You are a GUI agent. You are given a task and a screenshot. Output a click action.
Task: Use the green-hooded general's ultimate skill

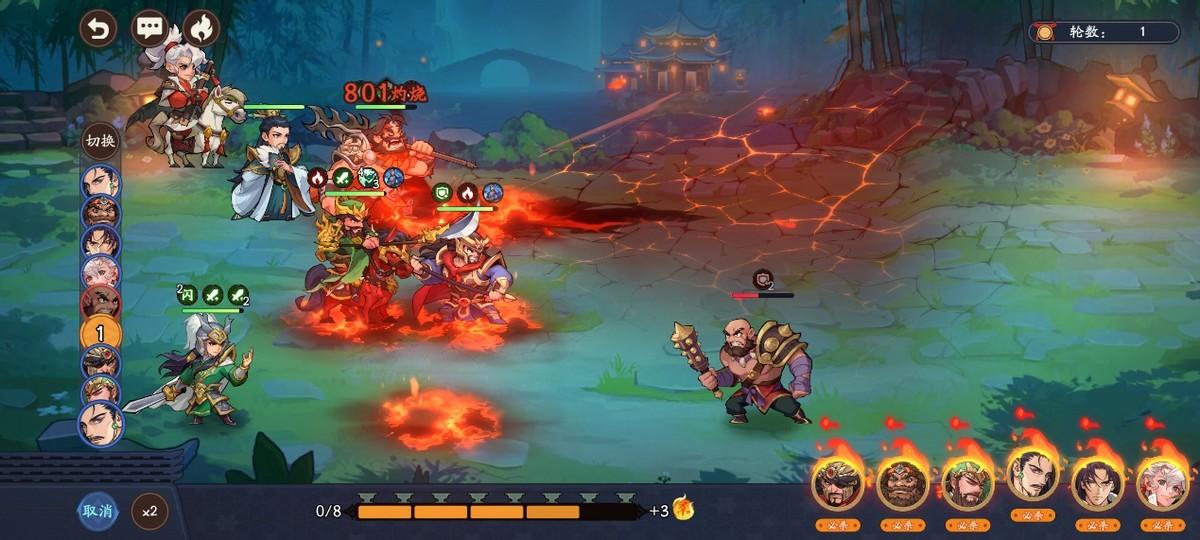coord(967,484)
